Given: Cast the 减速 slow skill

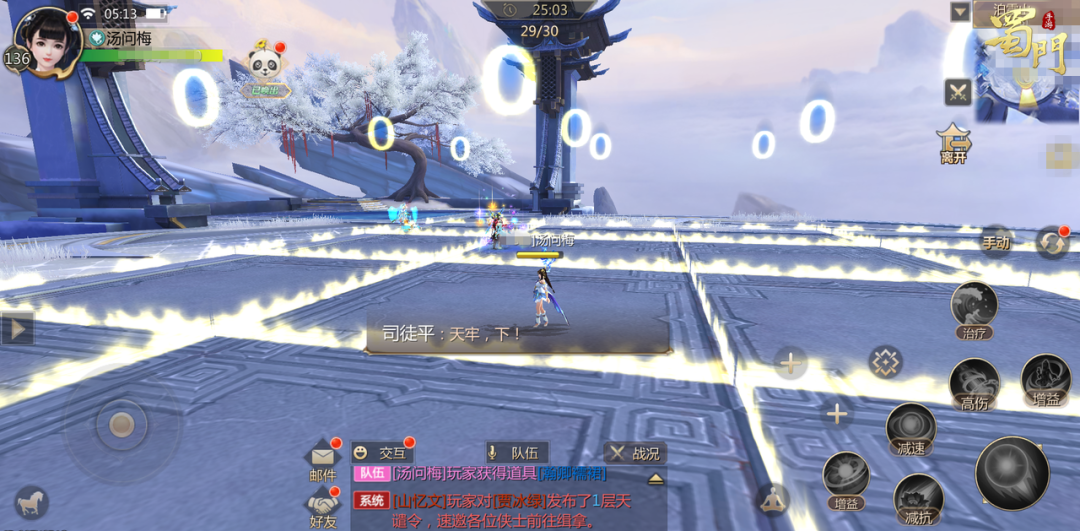Looking at the screenshot, I should click(910, 428).
